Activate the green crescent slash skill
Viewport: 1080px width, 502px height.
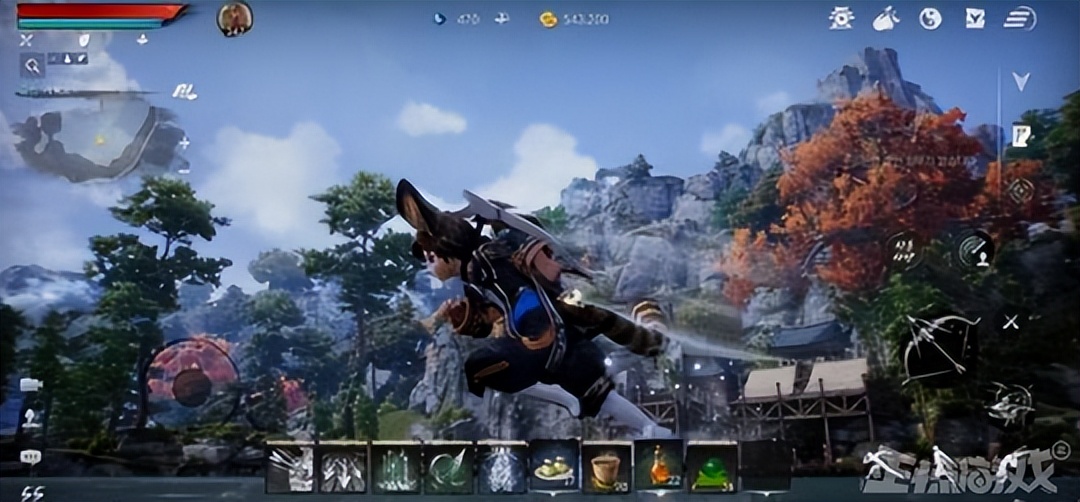[448, 467]
